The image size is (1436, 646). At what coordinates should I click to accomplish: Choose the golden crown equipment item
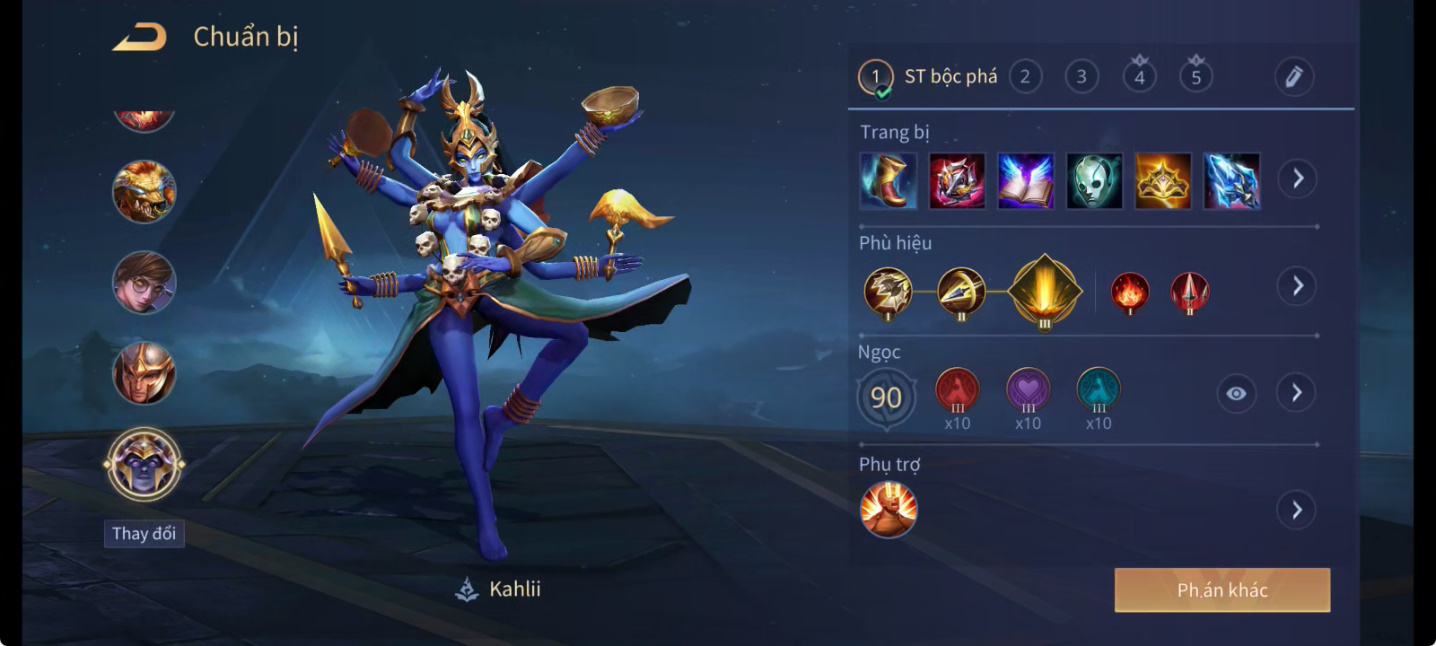coord(1163,181)
